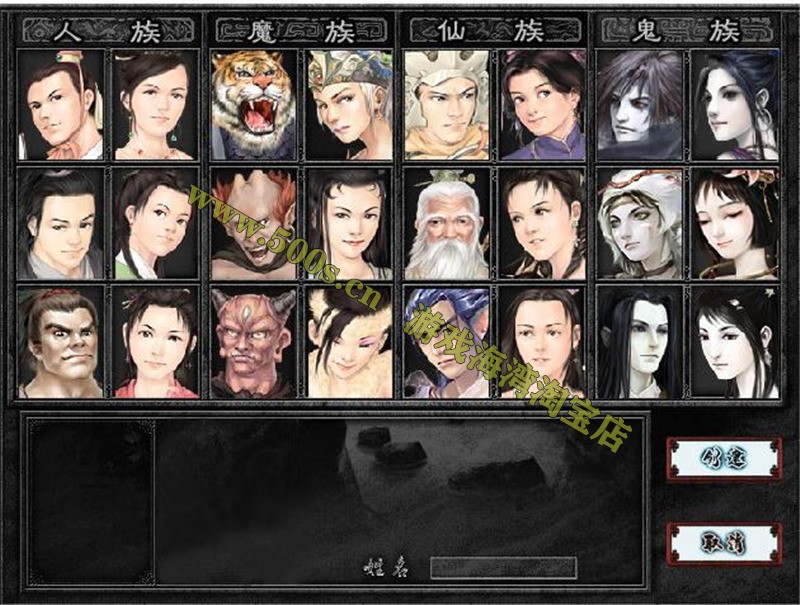Select the blonde fox-like woman portrait
Image resolution: width=800 pixels, height=605 pixels.
tap(350, 342)
